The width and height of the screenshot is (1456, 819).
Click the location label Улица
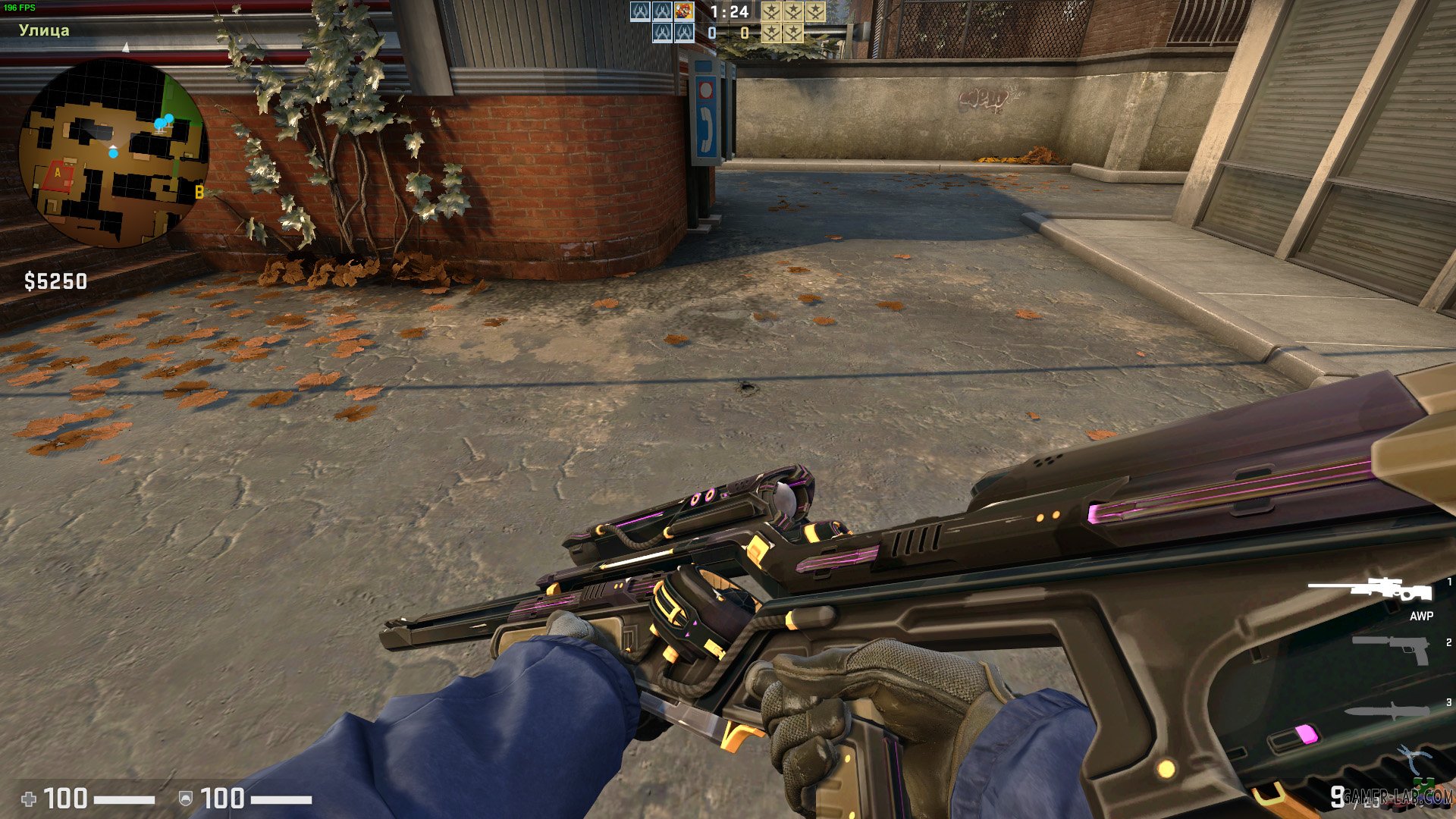point(43,32)
